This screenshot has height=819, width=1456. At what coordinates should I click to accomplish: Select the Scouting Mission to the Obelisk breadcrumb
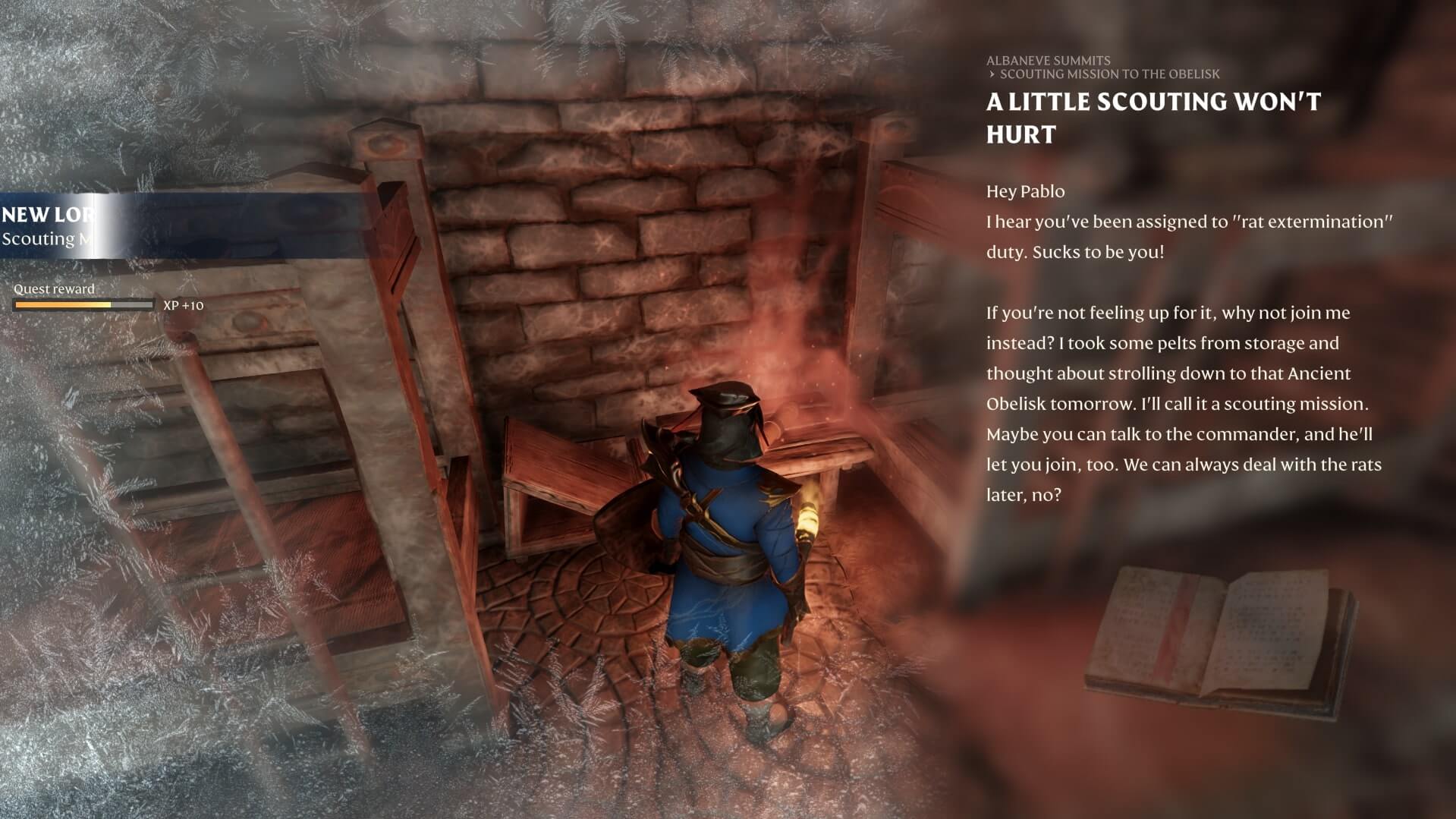(1109, 74)
